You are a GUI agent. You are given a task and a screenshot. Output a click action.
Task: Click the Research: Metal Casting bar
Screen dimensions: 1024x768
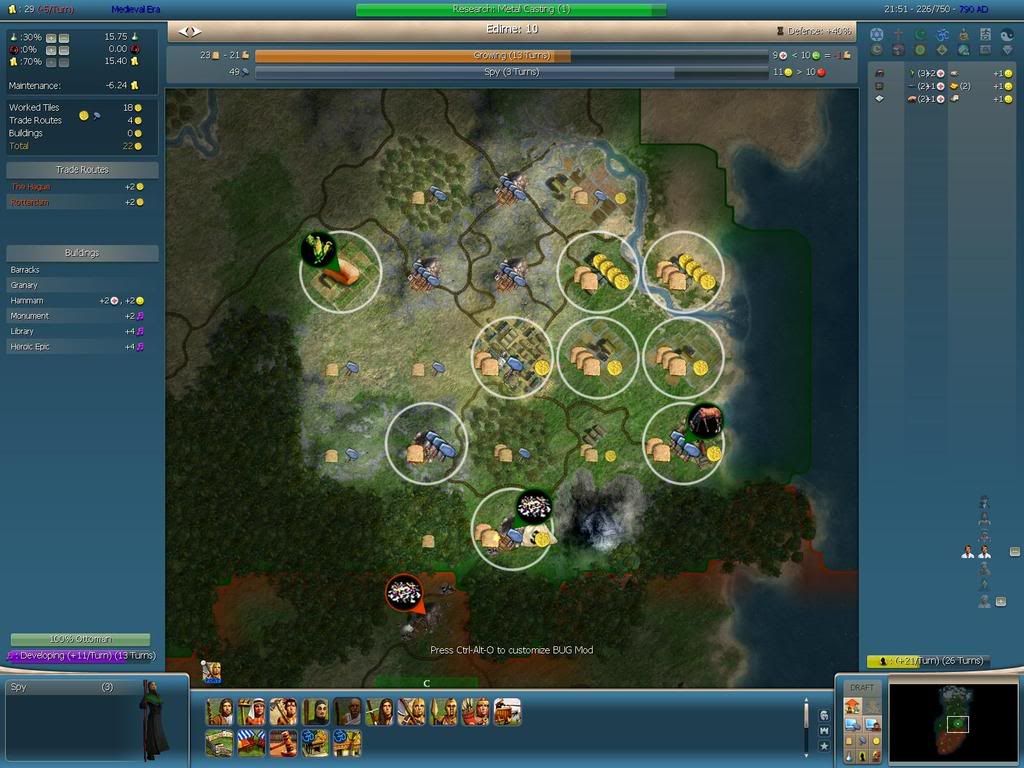point(511,9)
